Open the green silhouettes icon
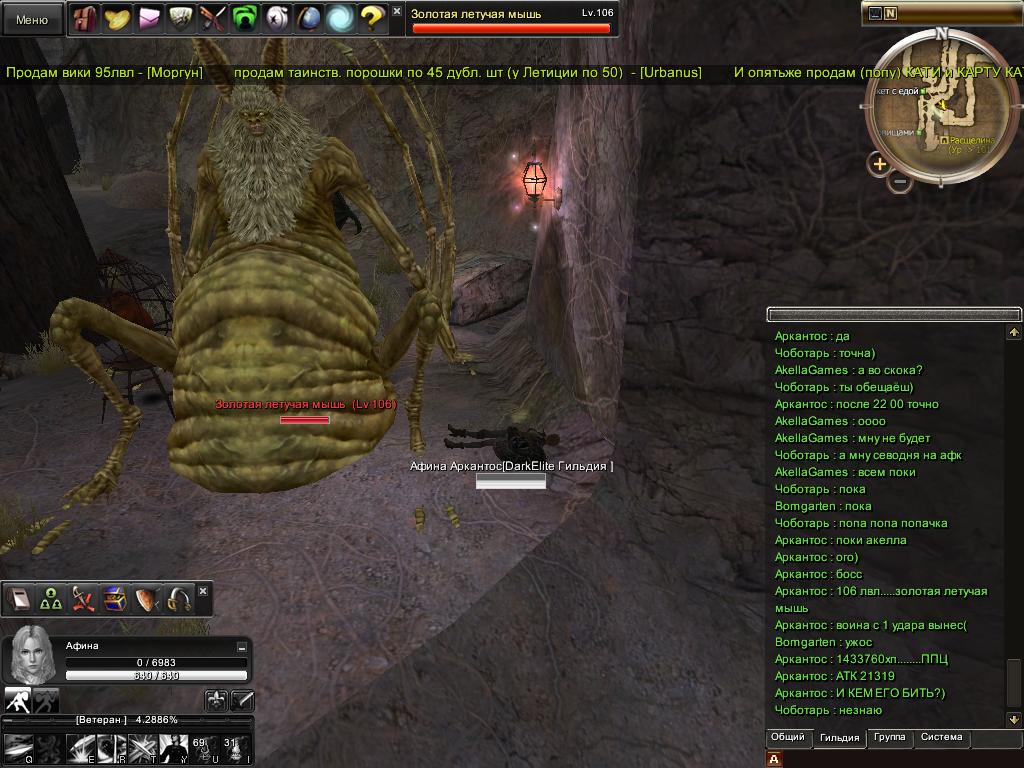1024x768 pixels. (x=244, y=18)
